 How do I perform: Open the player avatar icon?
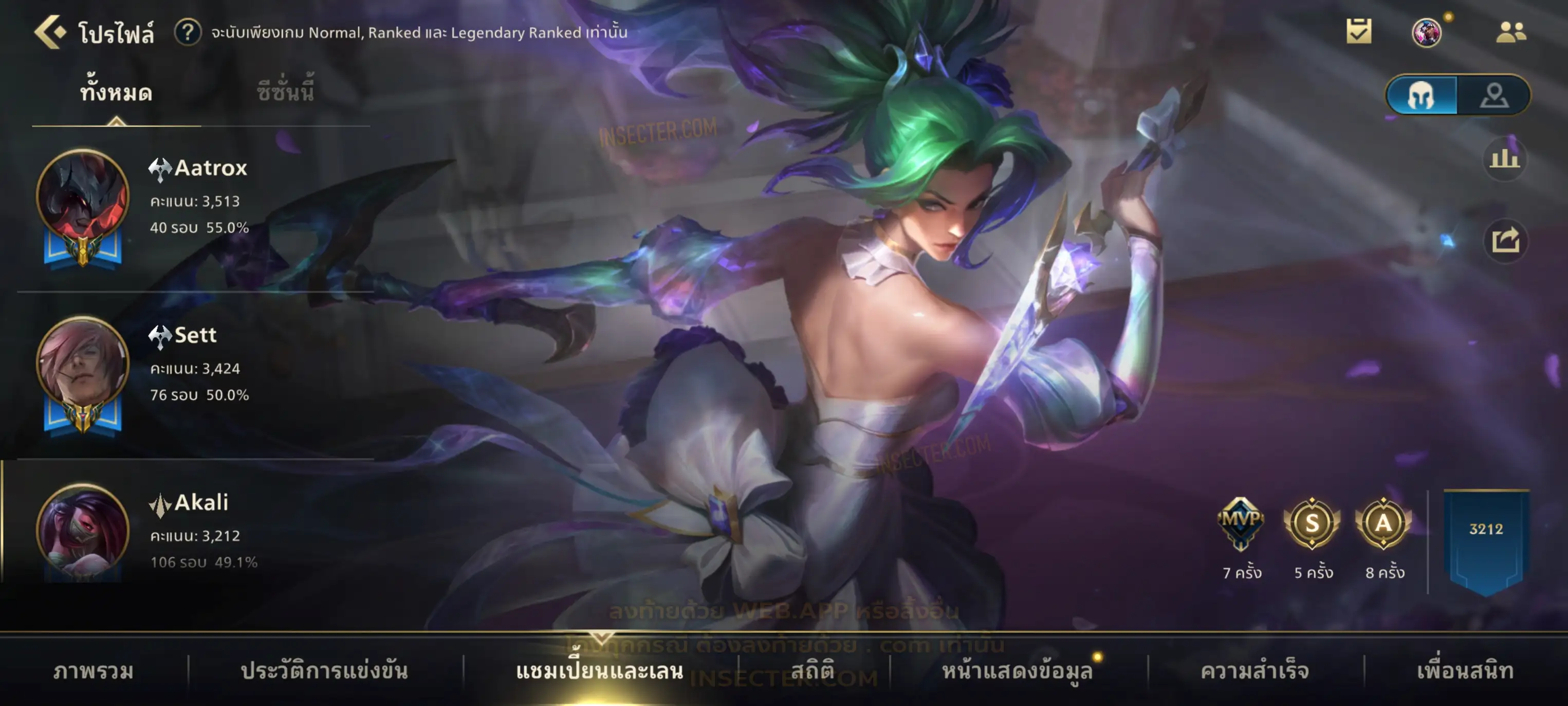1426,32
